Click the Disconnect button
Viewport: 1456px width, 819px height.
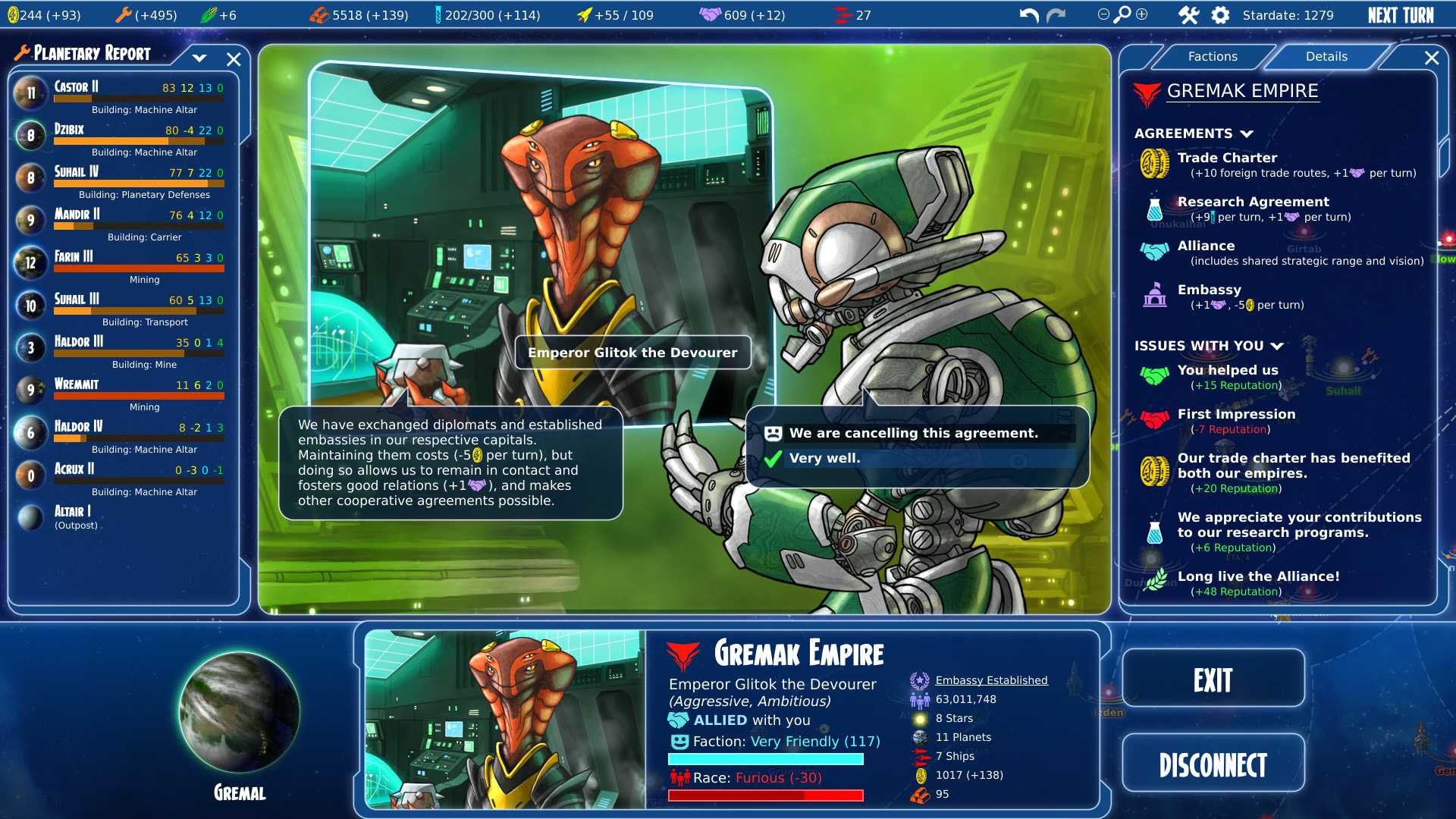tap(1213, 763)
